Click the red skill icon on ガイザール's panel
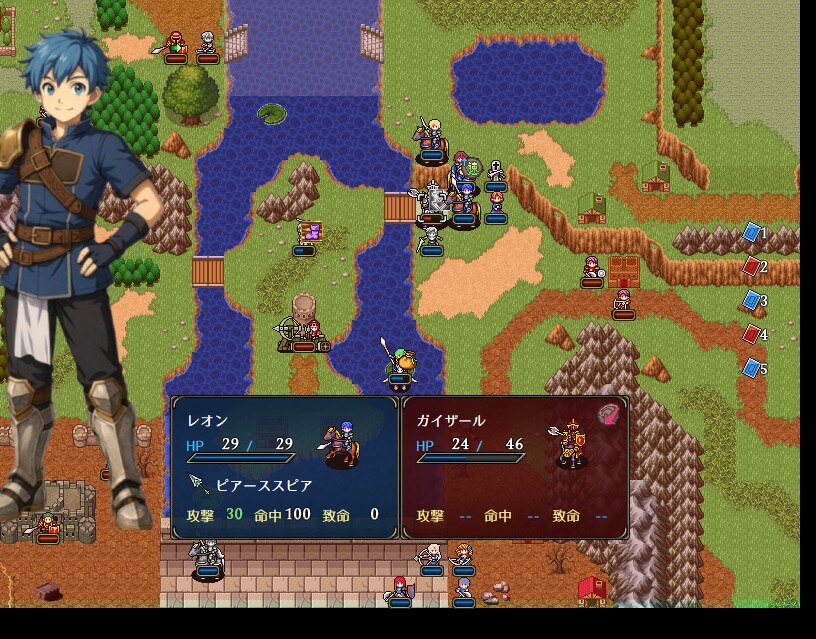This screenshot has width=816, height=639. pos(608,414)
